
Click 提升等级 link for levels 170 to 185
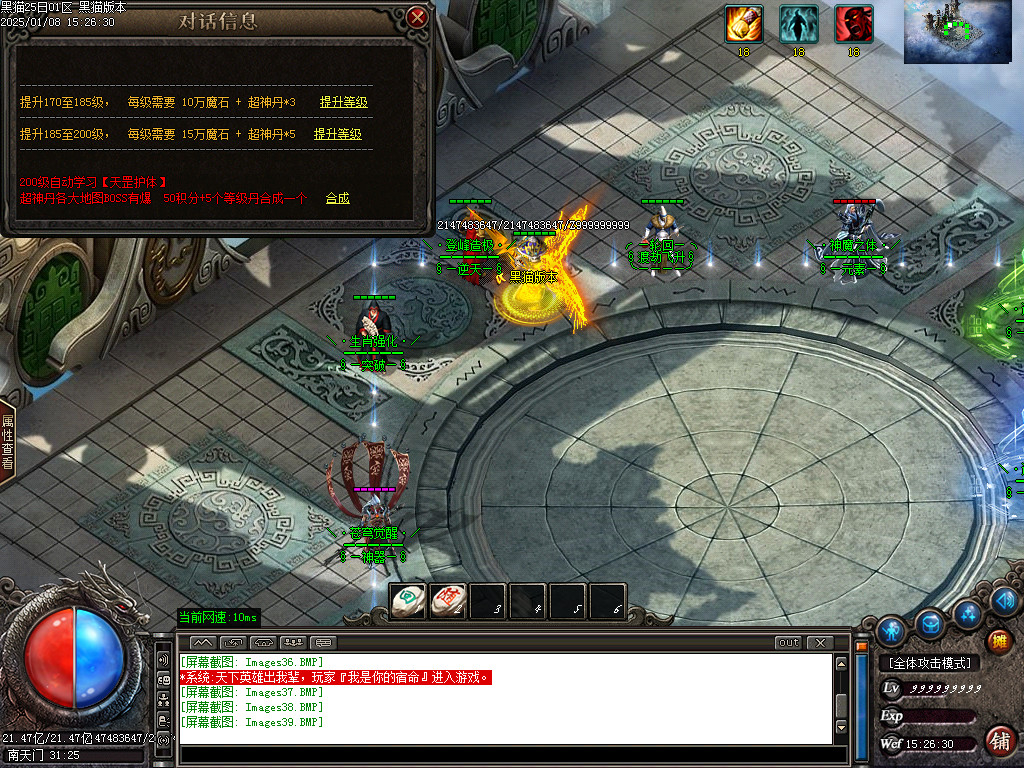tap(343, 102)
